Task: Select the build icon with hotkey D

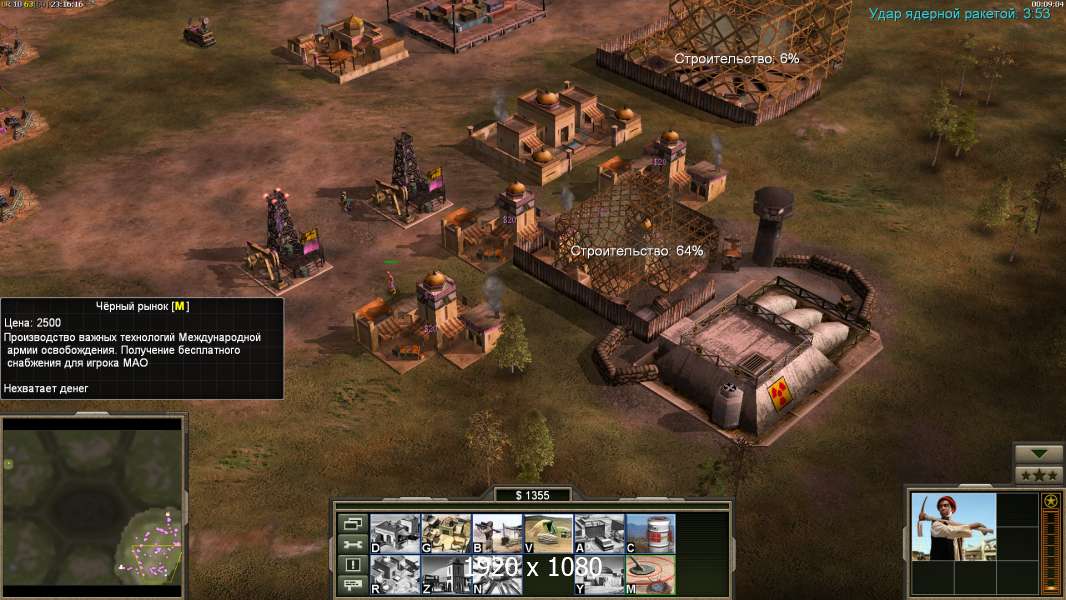Action: pyautogui.click(x=395, y=533)
